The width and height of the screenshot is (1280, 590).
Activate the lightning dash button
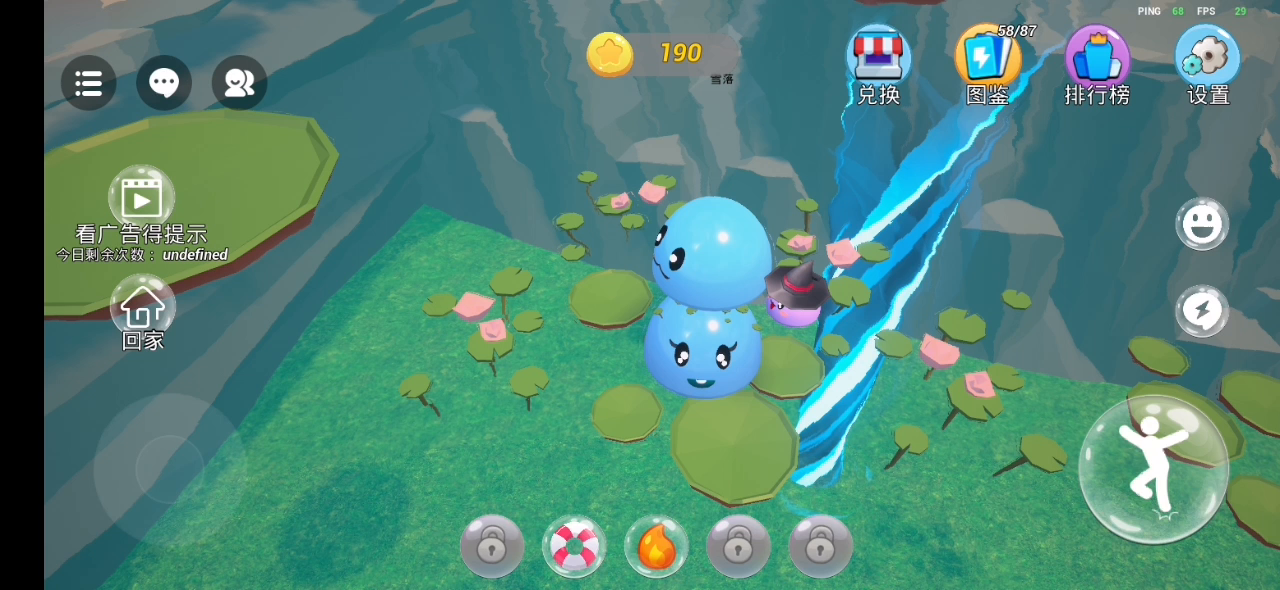1201,311
